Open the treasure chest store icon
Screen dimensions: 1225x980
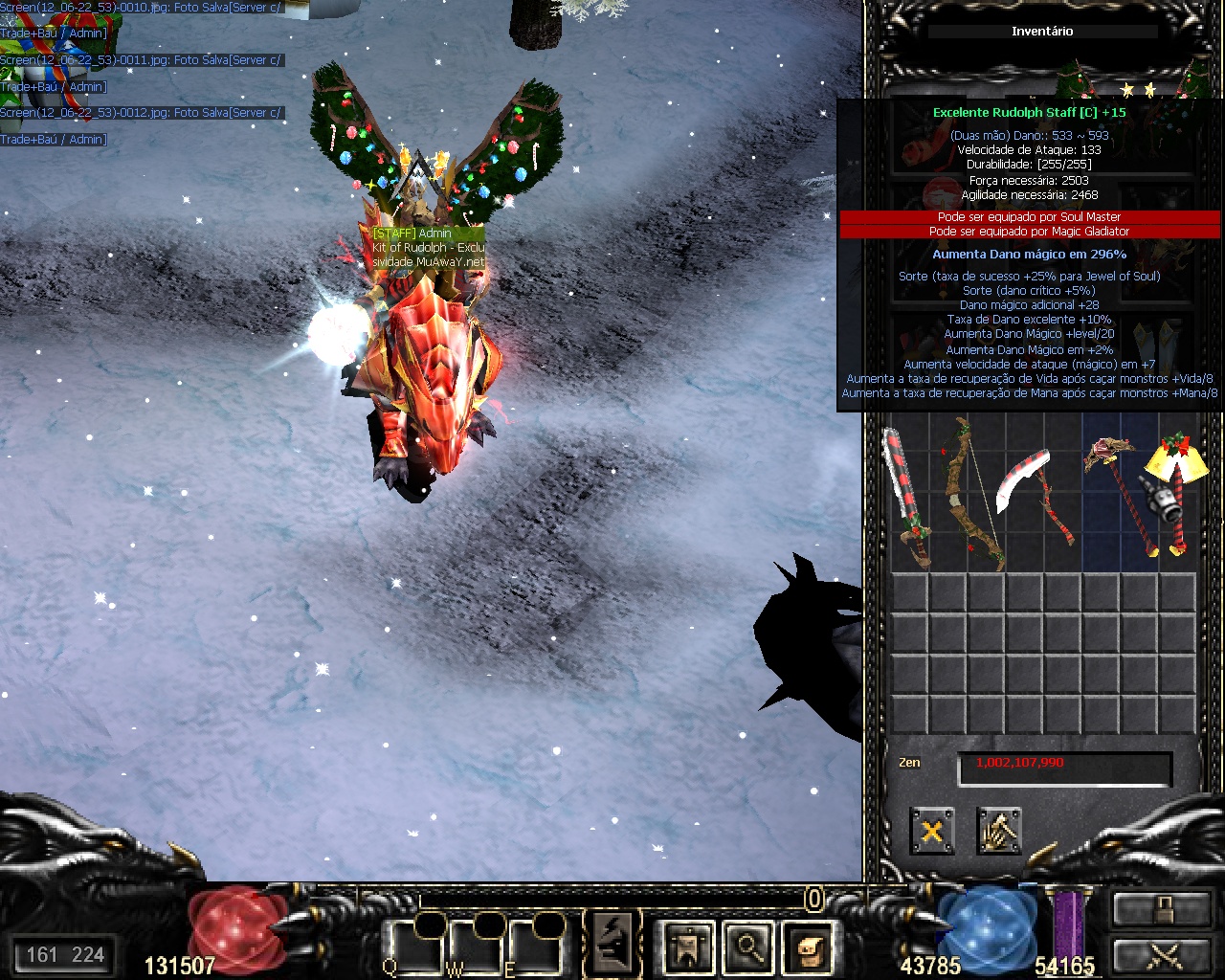coord(807,947)
